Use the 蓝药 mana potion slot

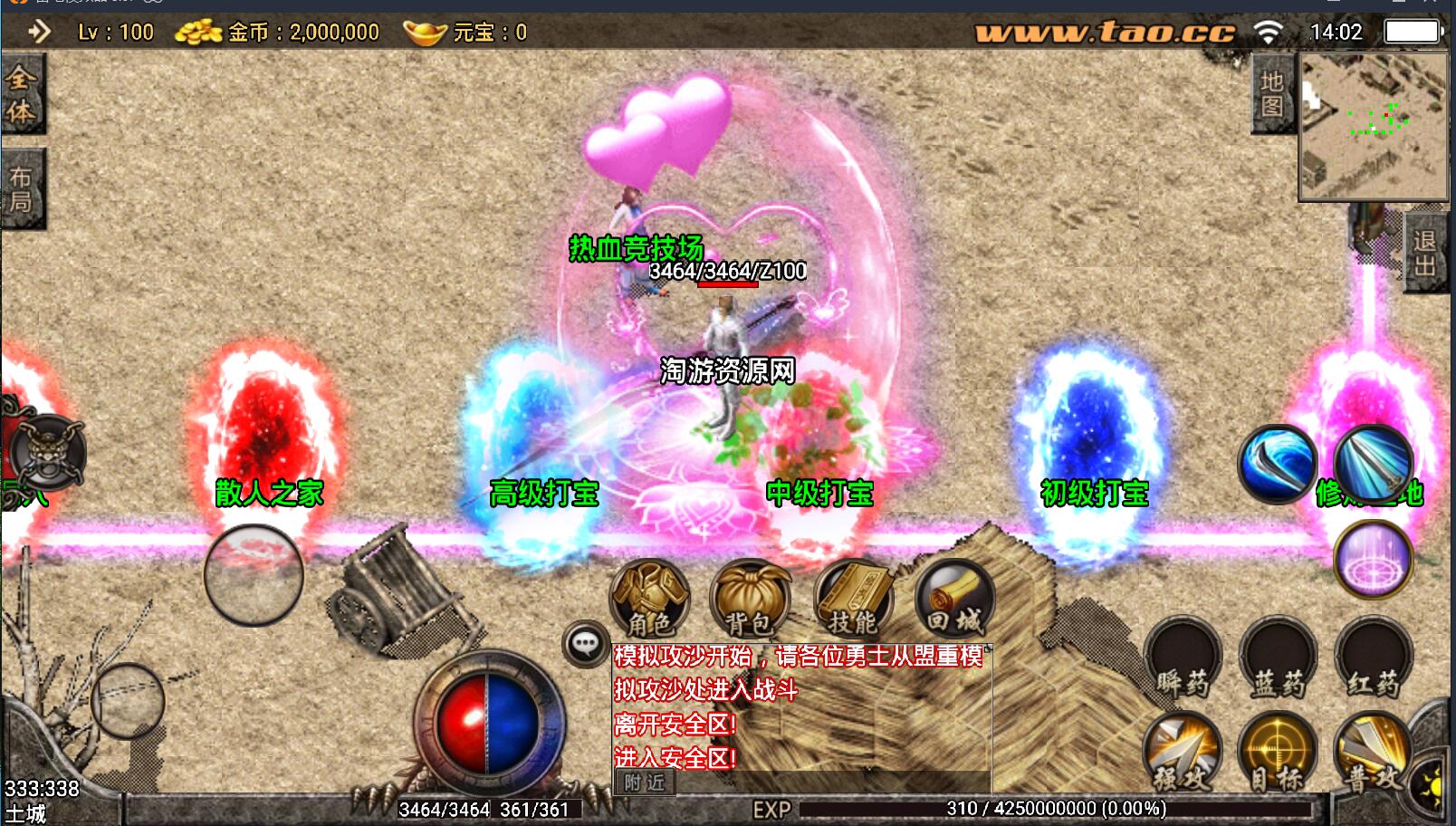point(1278,658)
